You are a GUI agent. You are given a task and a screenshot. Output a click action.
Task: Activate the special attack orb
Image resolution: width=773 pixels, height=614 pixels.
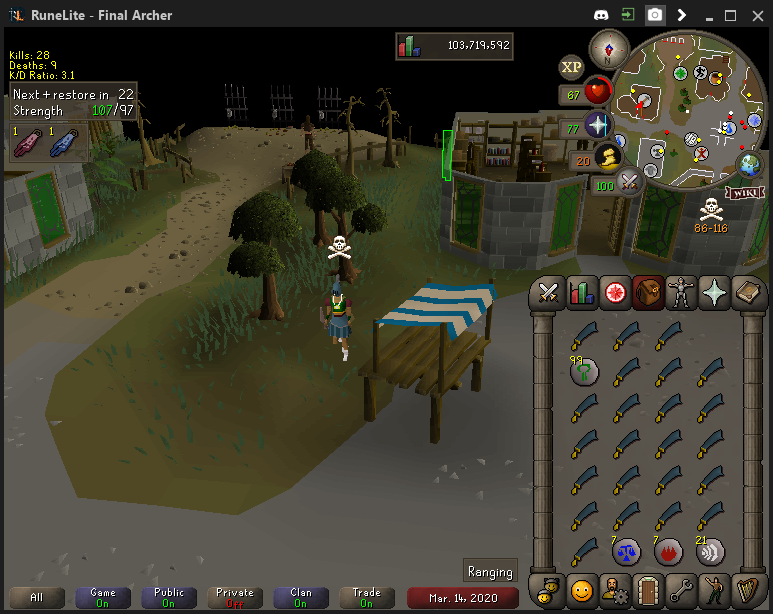[629, 181]
